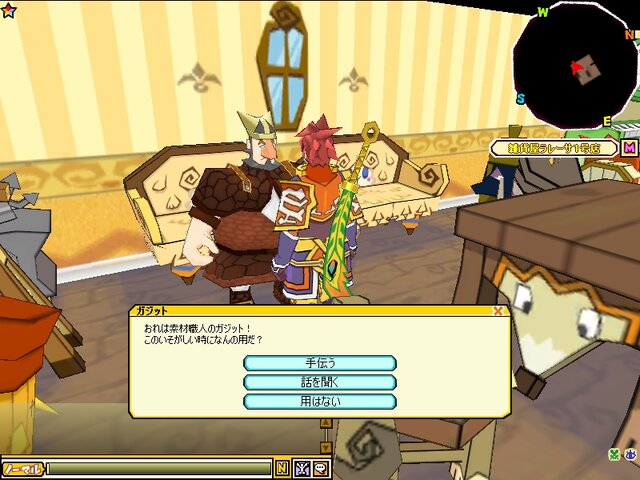Focus the chat input field
Viewport: 640px width, 480px height.
click(158, 468)
